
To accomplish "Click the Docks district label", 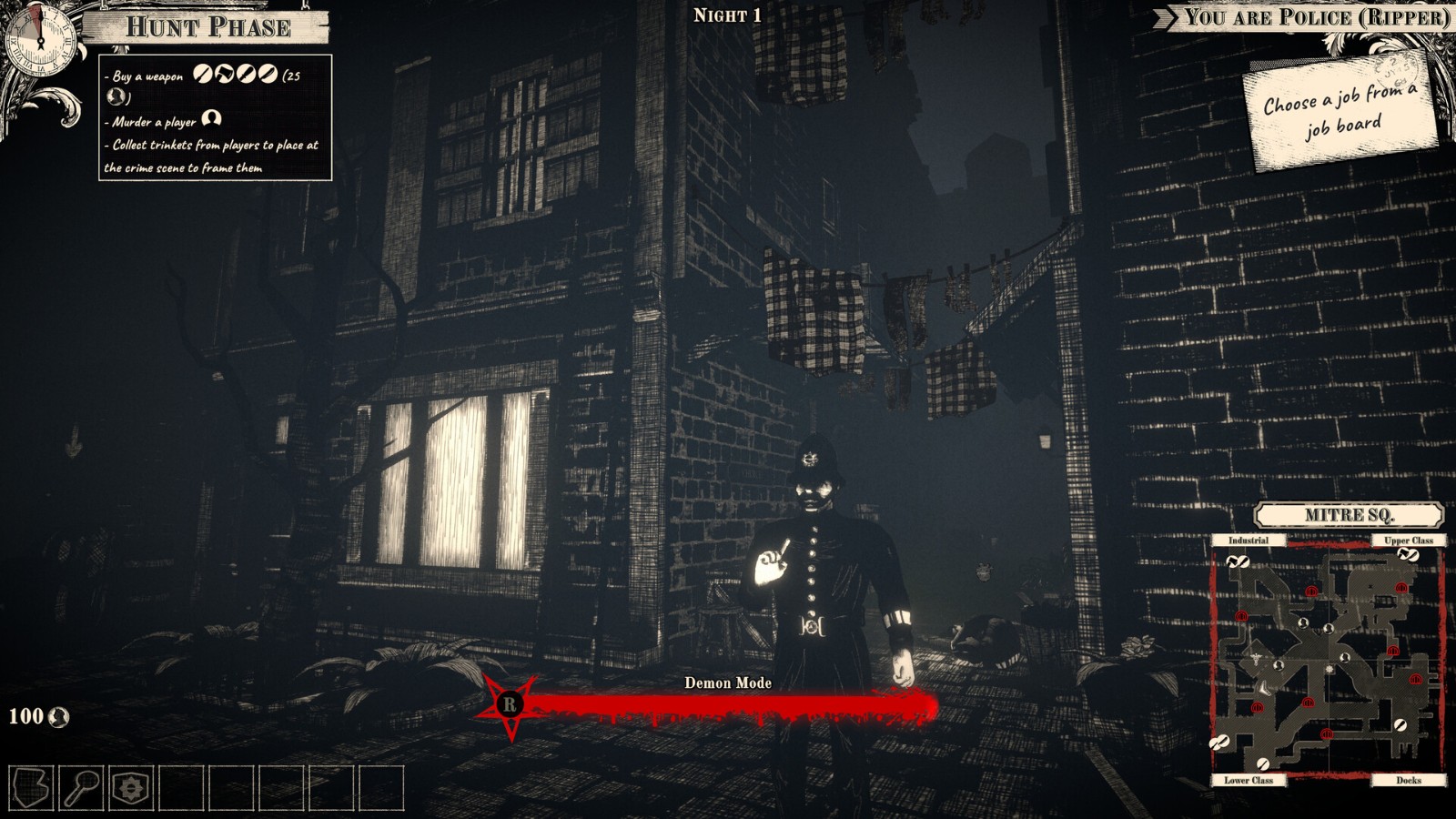I will pos(1408,780).
